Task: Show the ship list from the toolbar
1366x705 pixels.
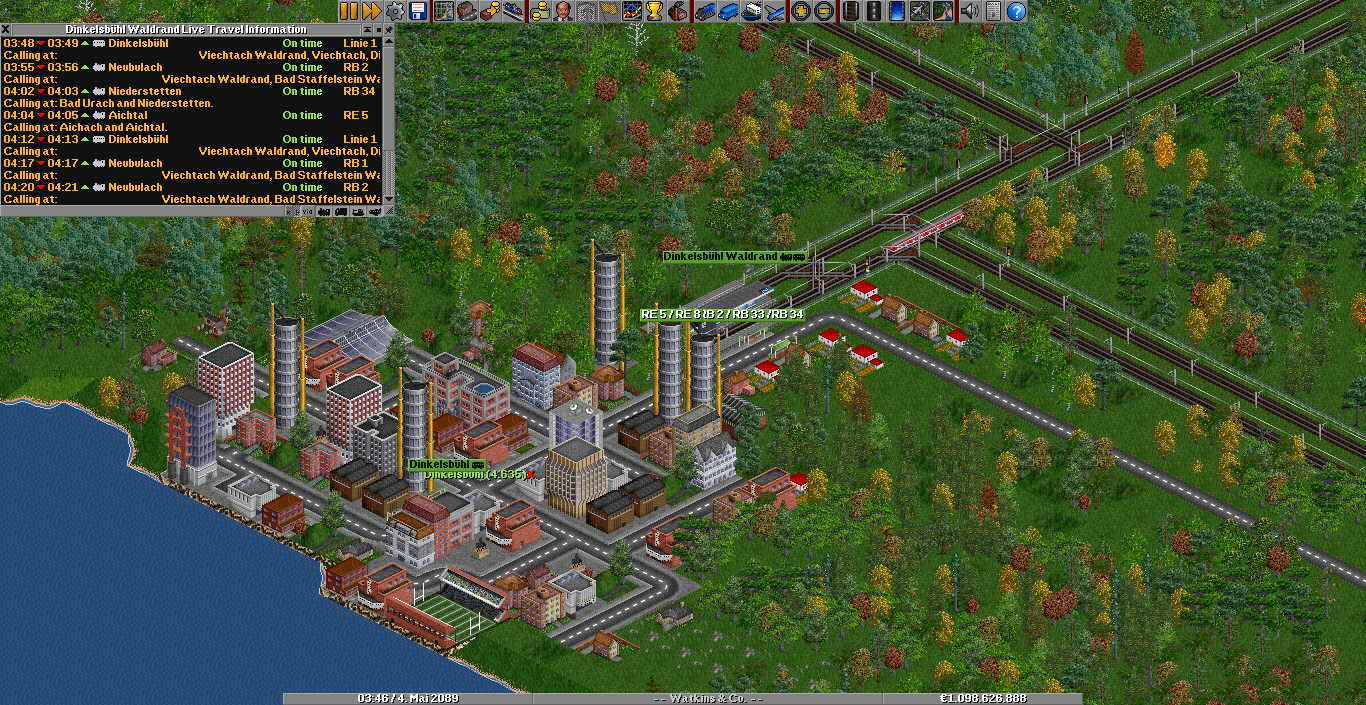Action: pyautogui.click(x=751, y=11)
